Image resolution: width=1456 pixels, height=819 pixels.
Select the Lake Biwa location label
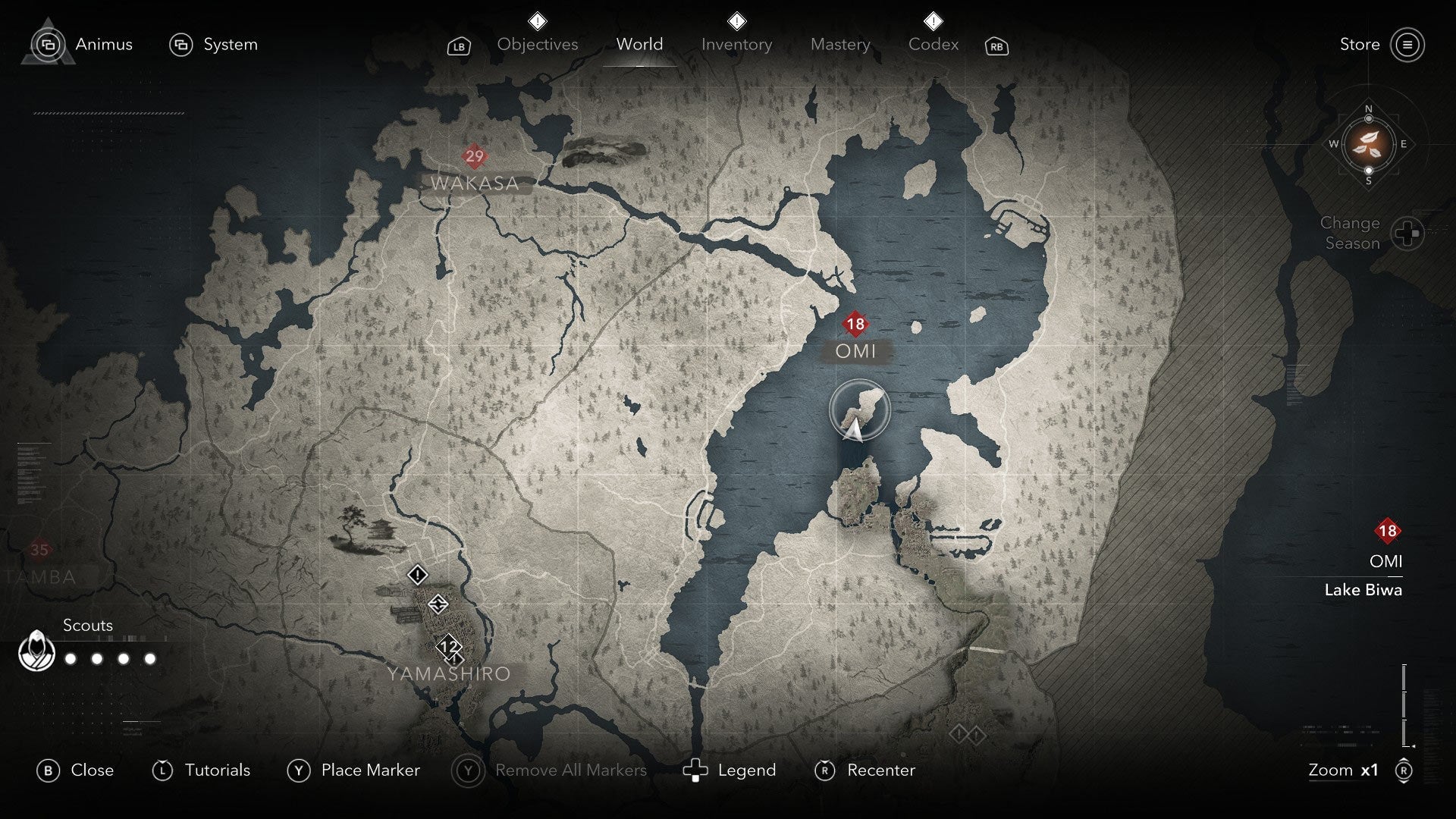click(x=1363, y=590)
